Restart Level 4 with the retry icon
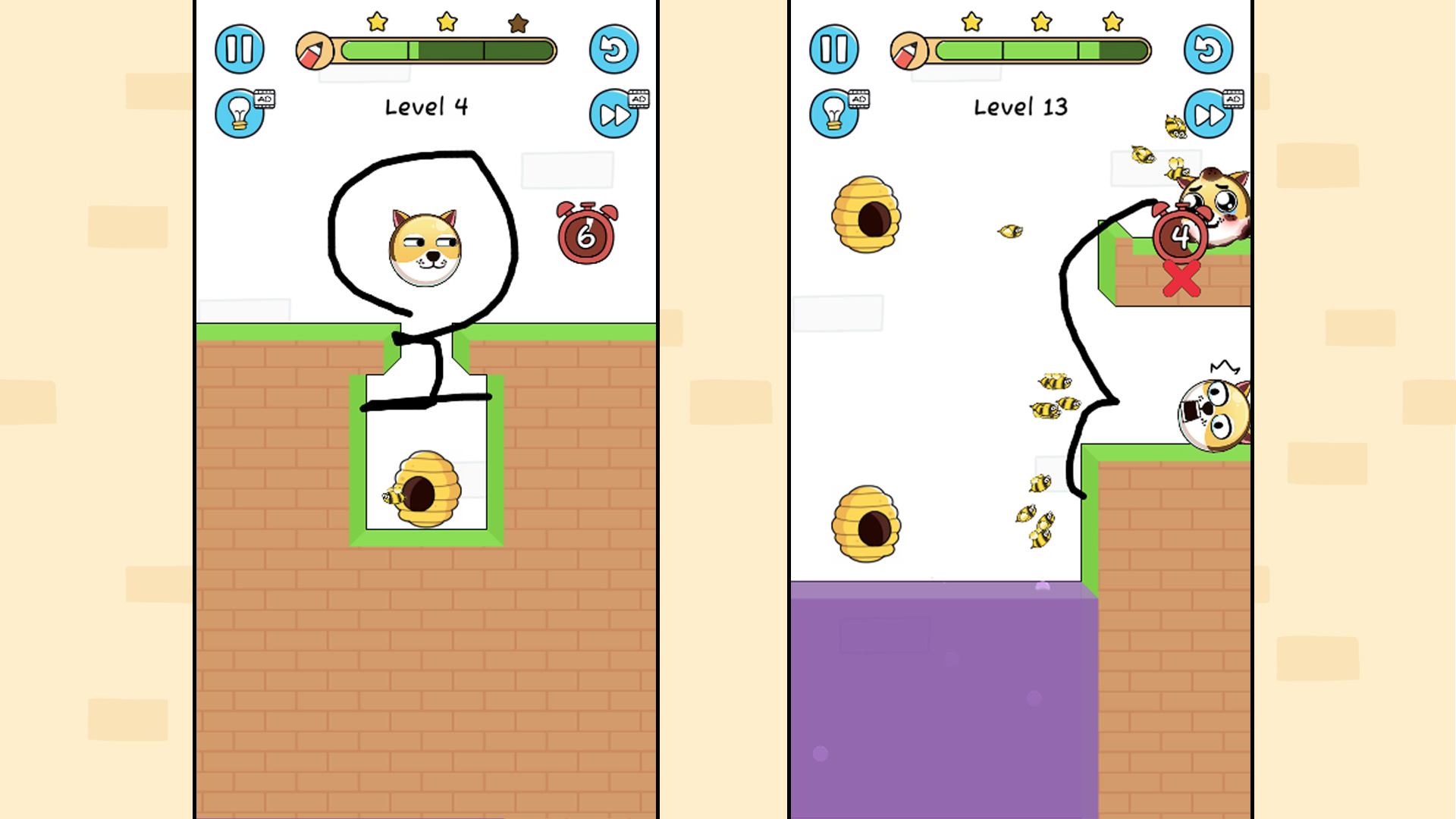Screen dimensions: 1456x819 click(x=616, y=49)
